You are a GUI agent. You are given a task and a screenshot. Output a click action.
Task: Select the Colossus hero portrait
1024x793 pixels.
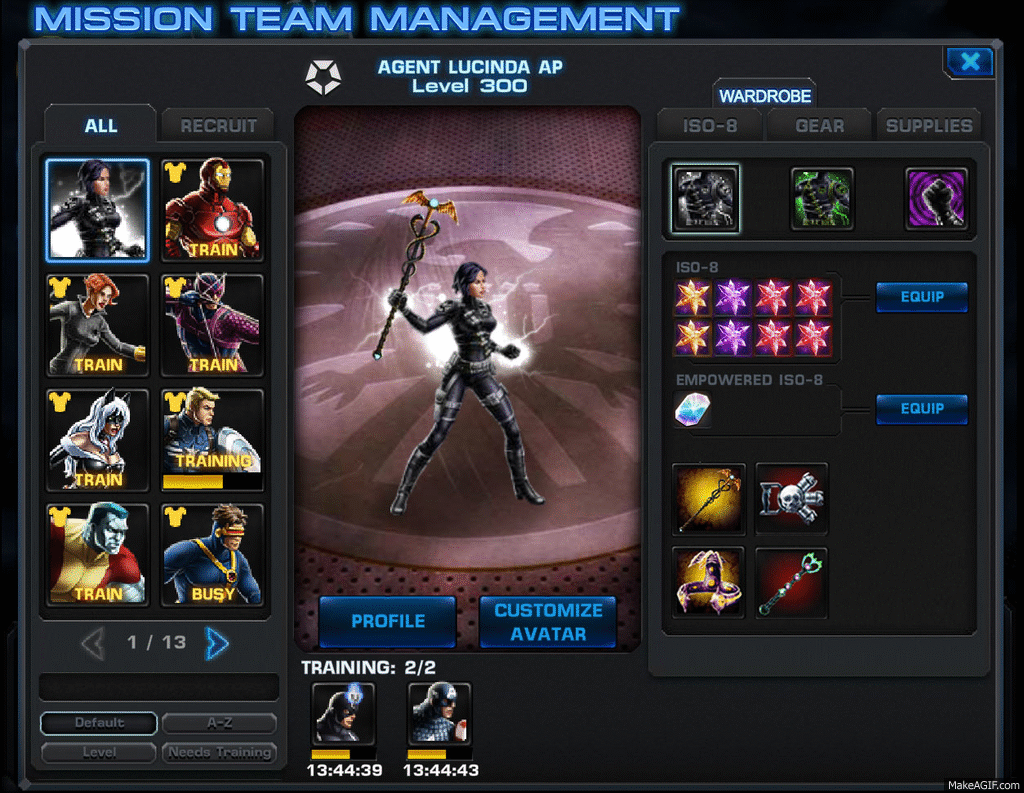pos(97,555)
